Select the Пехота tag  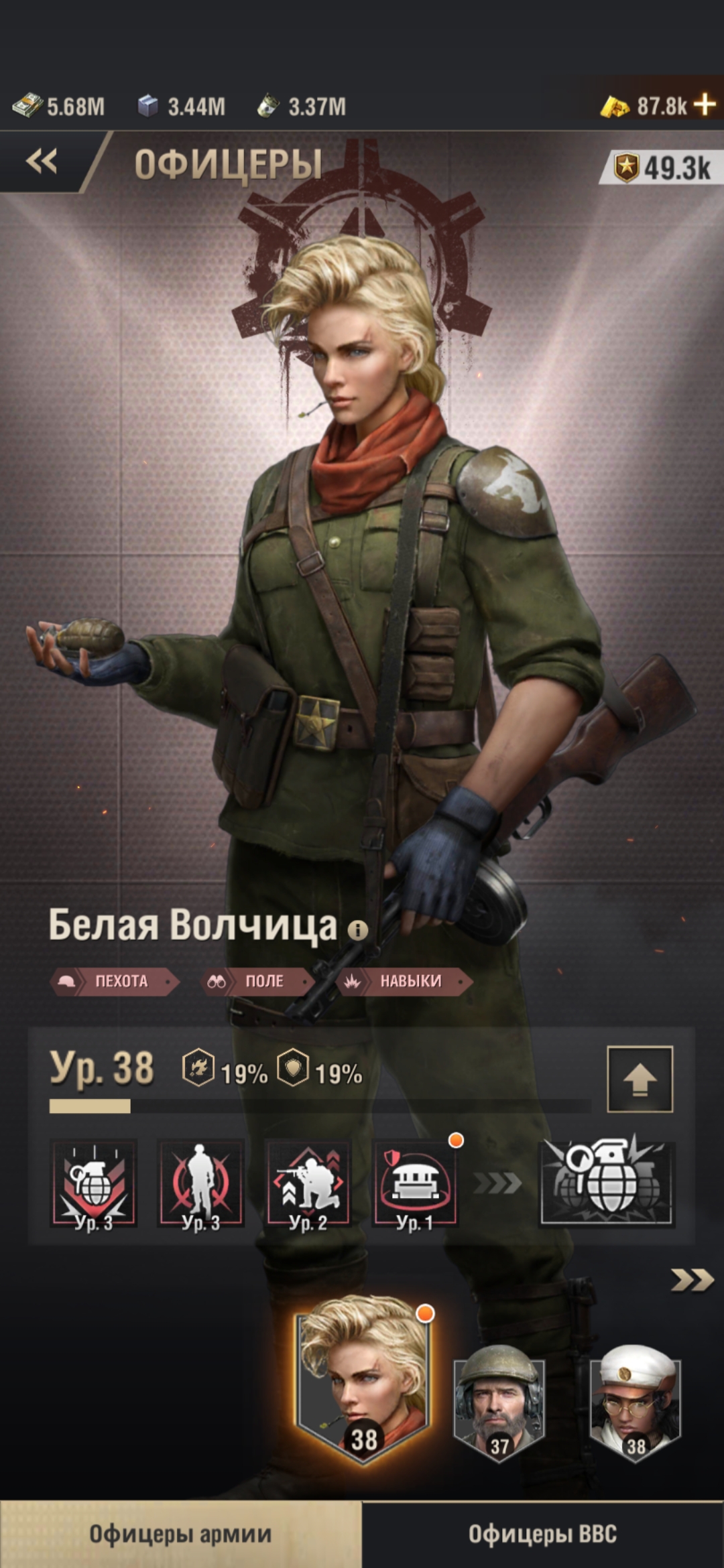(x=114, y=982)
